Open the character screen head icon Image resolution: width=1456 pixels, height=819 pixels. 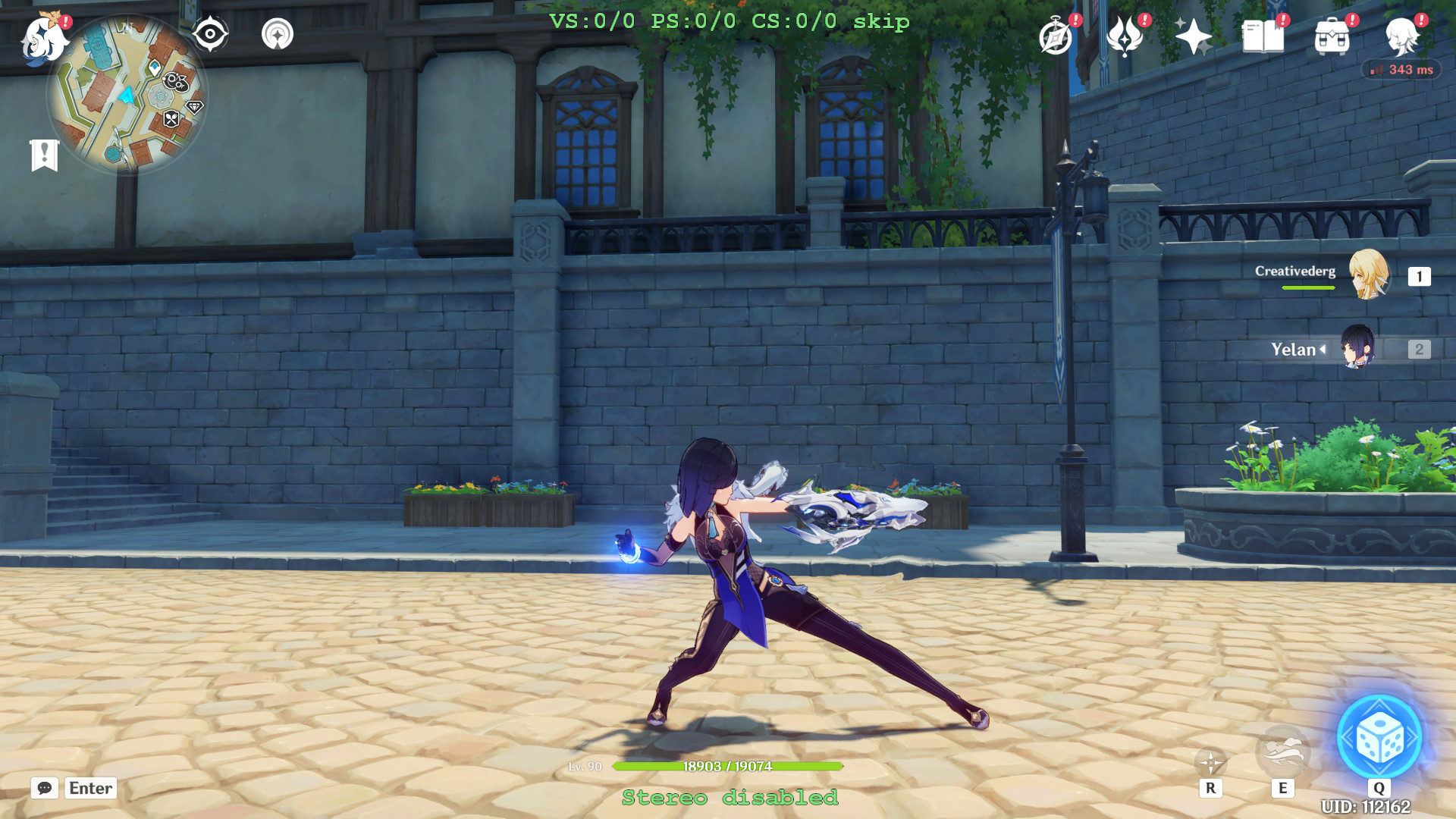1402,36
